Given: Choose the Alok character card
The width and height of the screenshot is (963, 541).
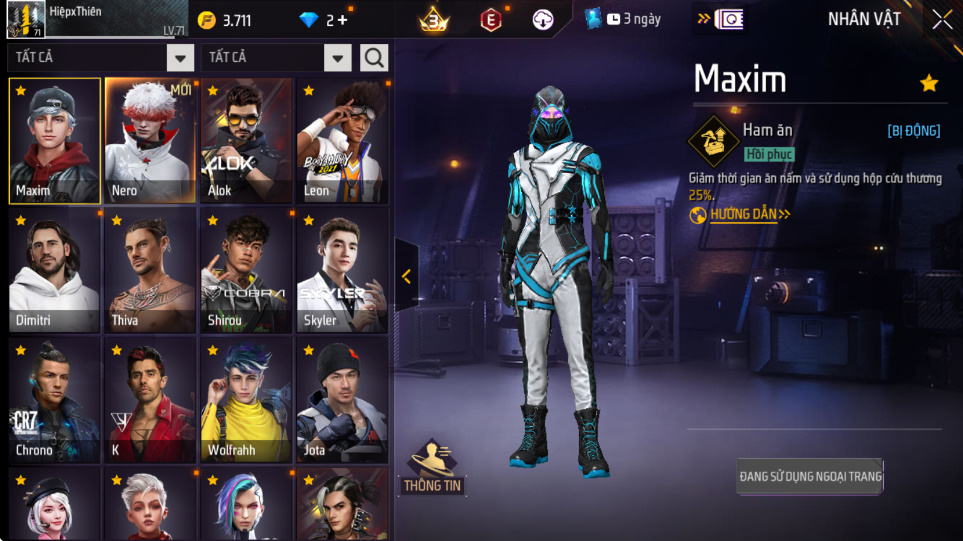Looking at the screenshot, I should pyautogui.click(x=246, y=140).
